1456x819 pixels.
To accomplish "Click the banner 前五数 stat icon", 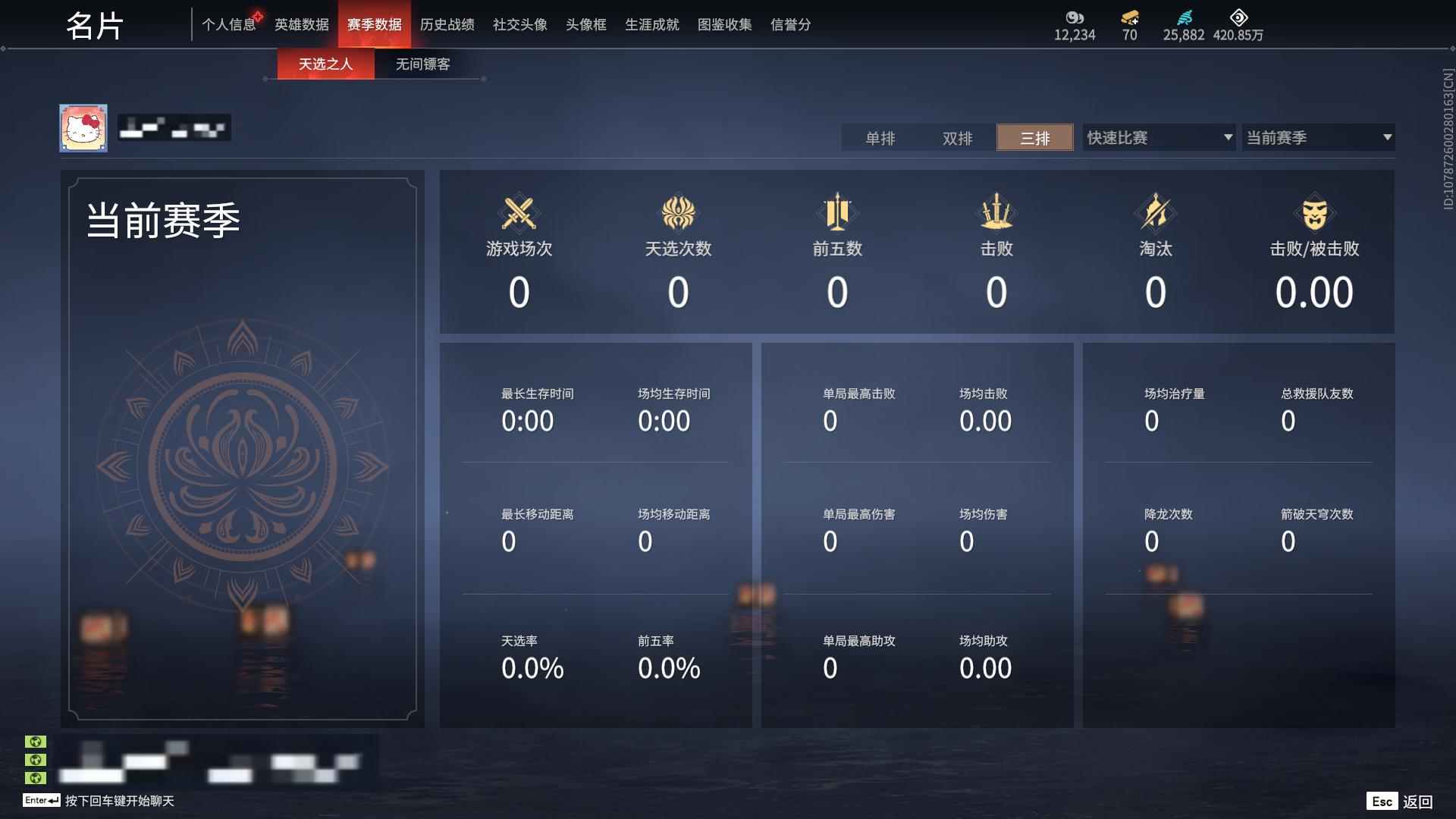I will [x=837, y=212].
